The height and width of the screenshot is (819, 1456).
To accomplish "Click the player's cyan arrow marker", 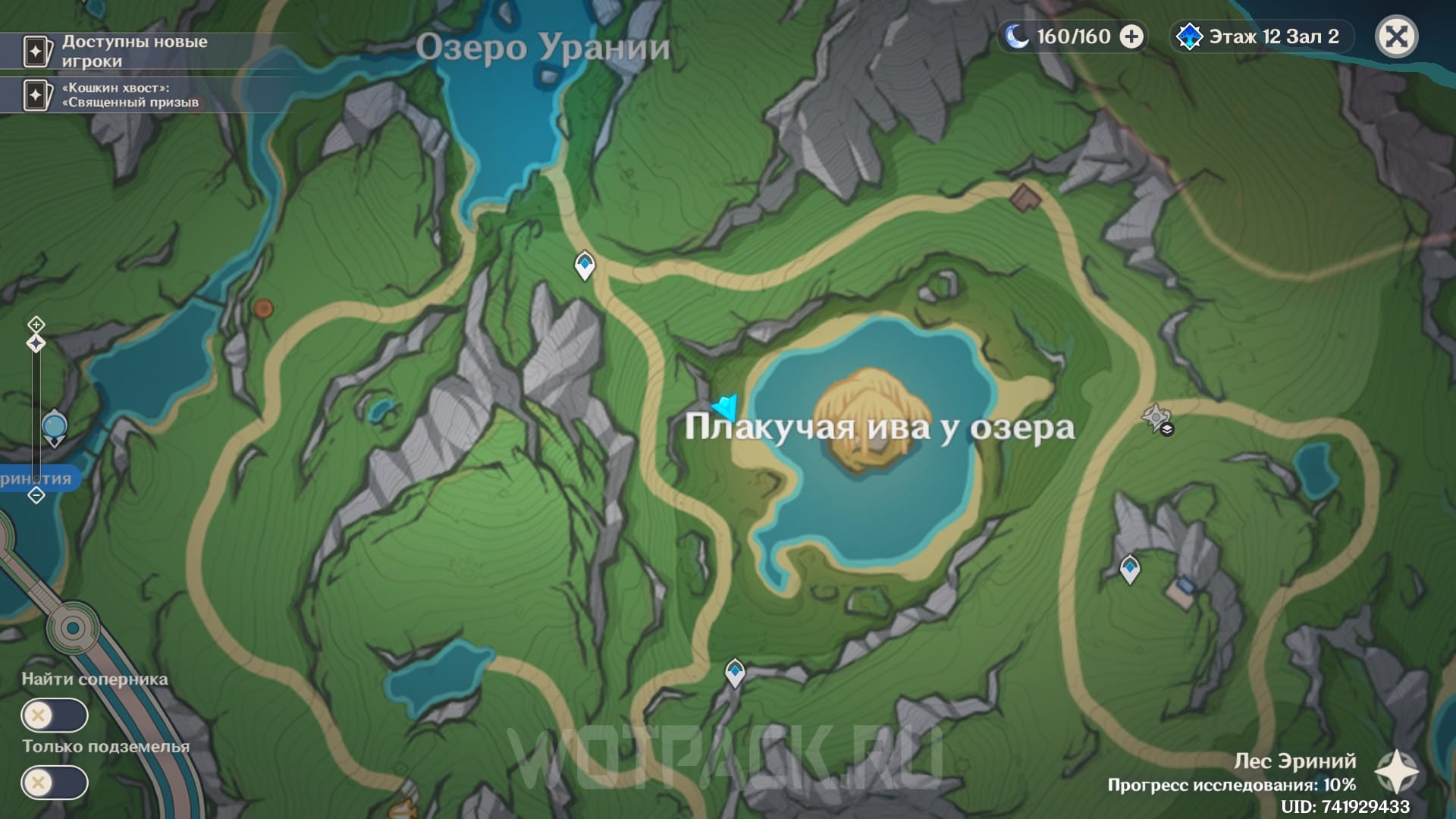I will tap(726, 406).
